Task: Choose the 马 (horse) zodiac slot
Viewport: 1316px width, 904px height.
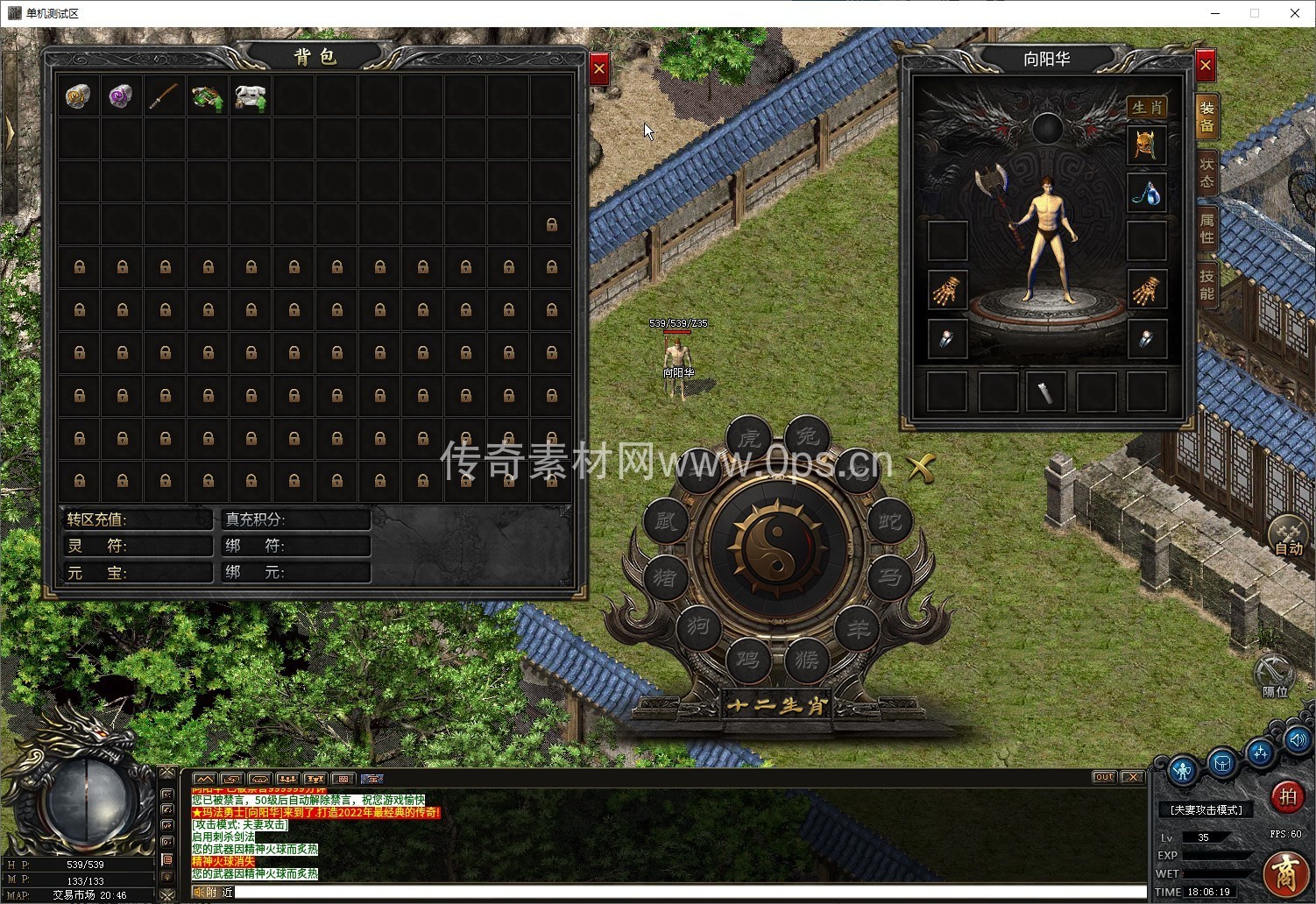Action: coord(890,578)
